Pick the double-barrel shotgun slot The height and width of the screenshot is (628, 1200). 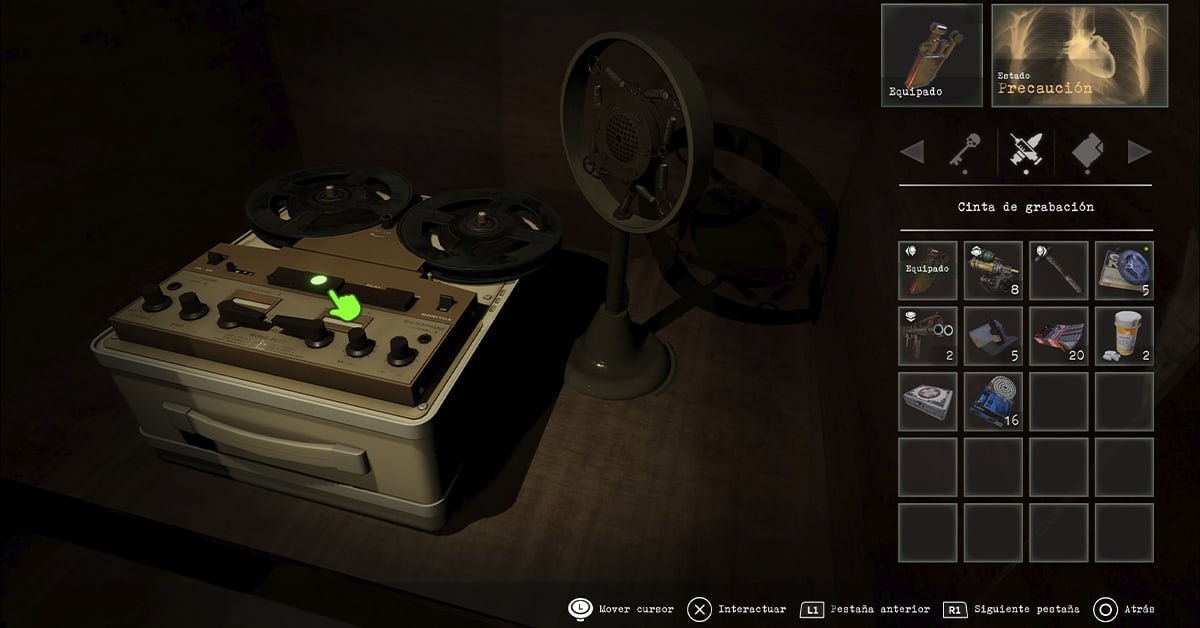[x=927, y=336]
